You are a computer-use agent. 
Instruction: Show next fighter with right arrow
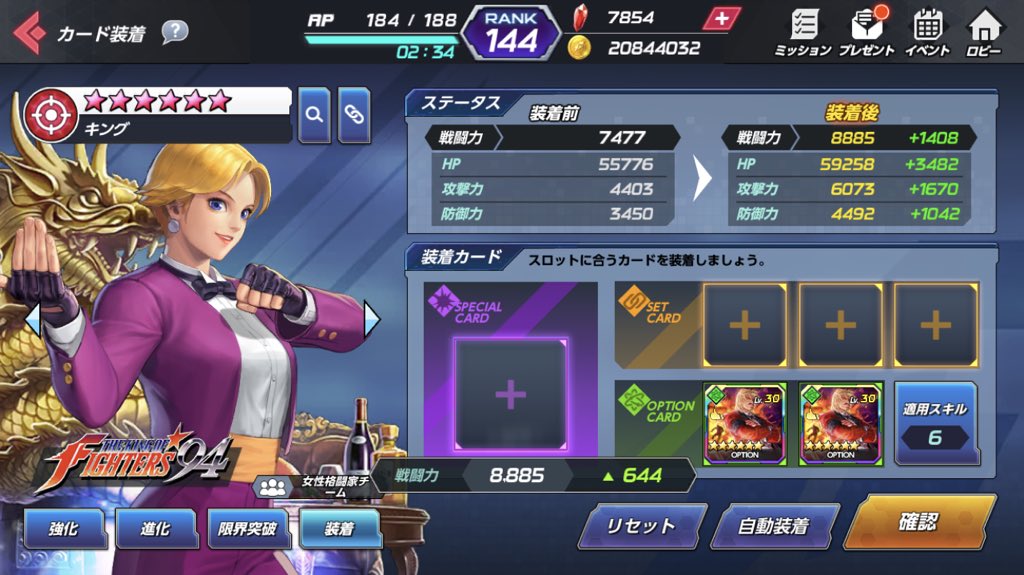[x=372, y=320]
